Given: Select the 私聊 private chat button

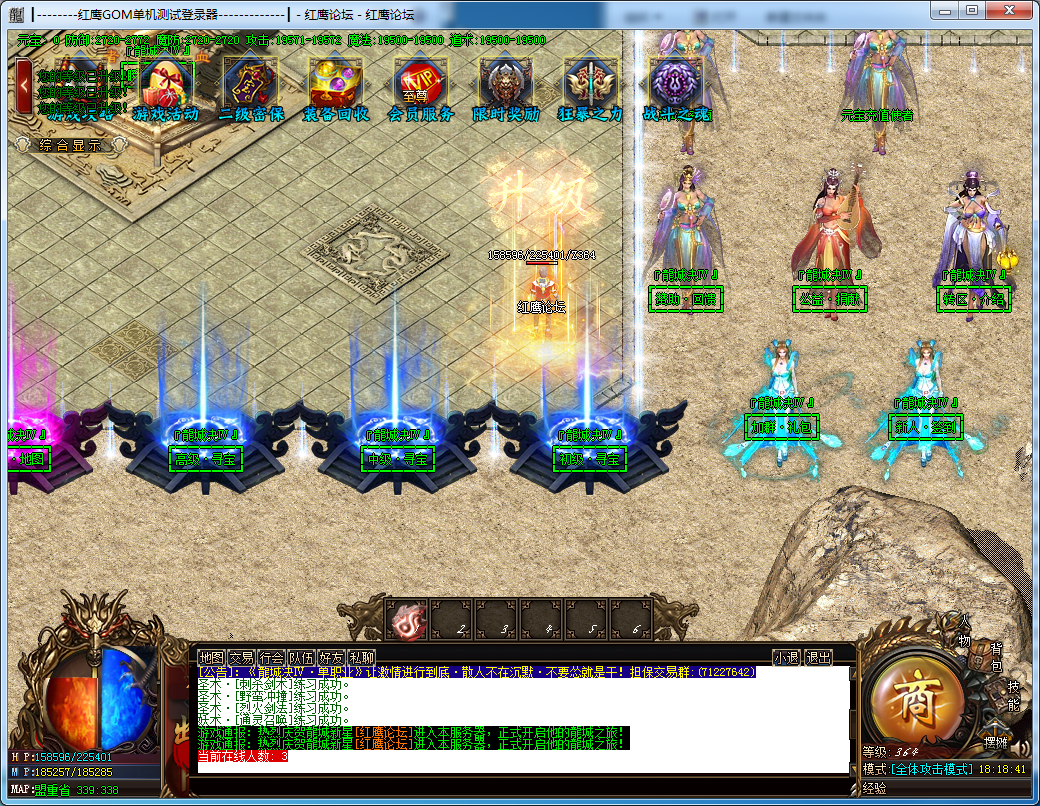Looking at the screenshot, I should click(x=361, y=657).
